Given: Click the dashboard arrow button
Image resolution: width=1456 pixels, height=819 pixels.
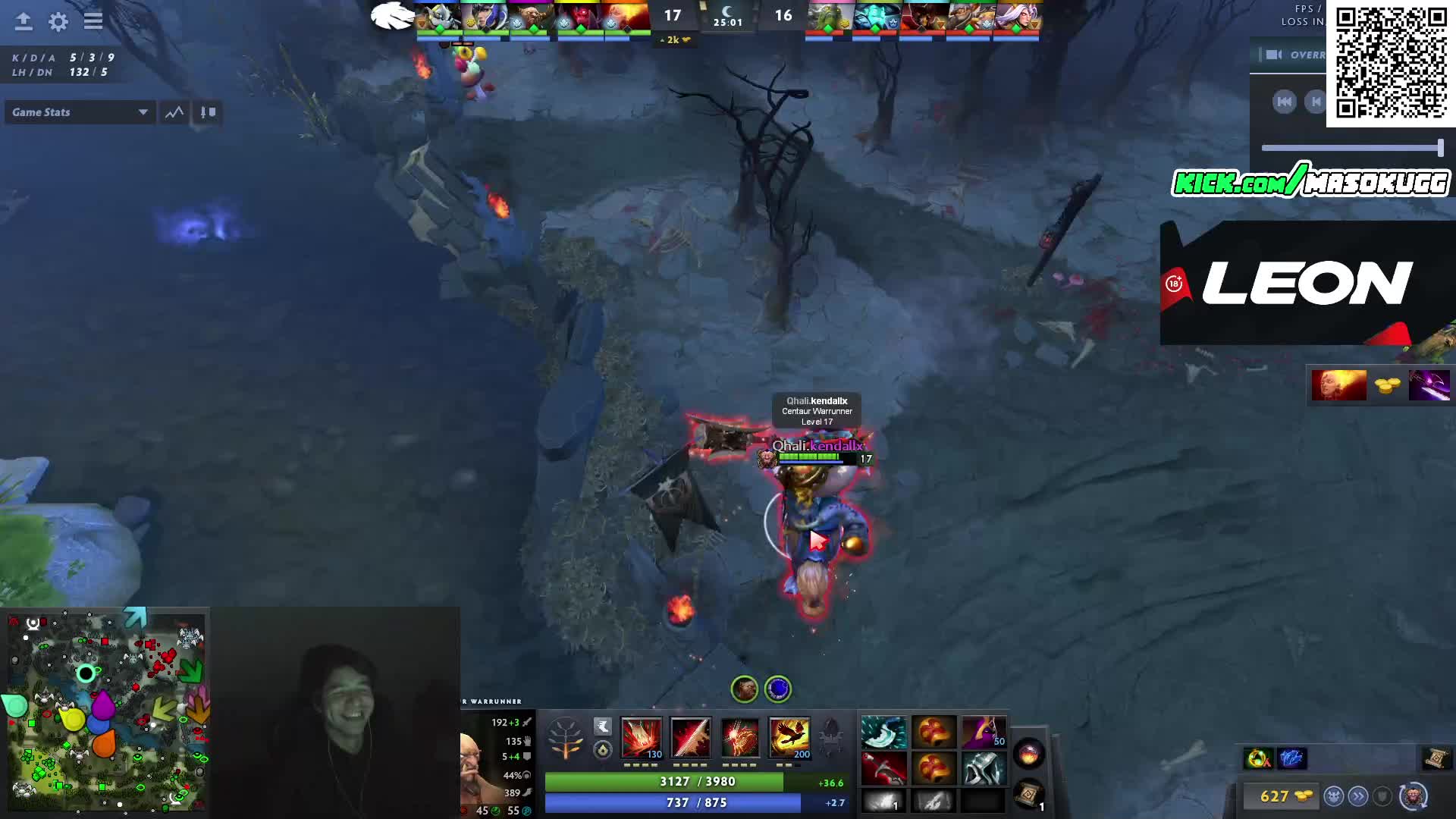Looking at the screenshot, I should 24,22.
